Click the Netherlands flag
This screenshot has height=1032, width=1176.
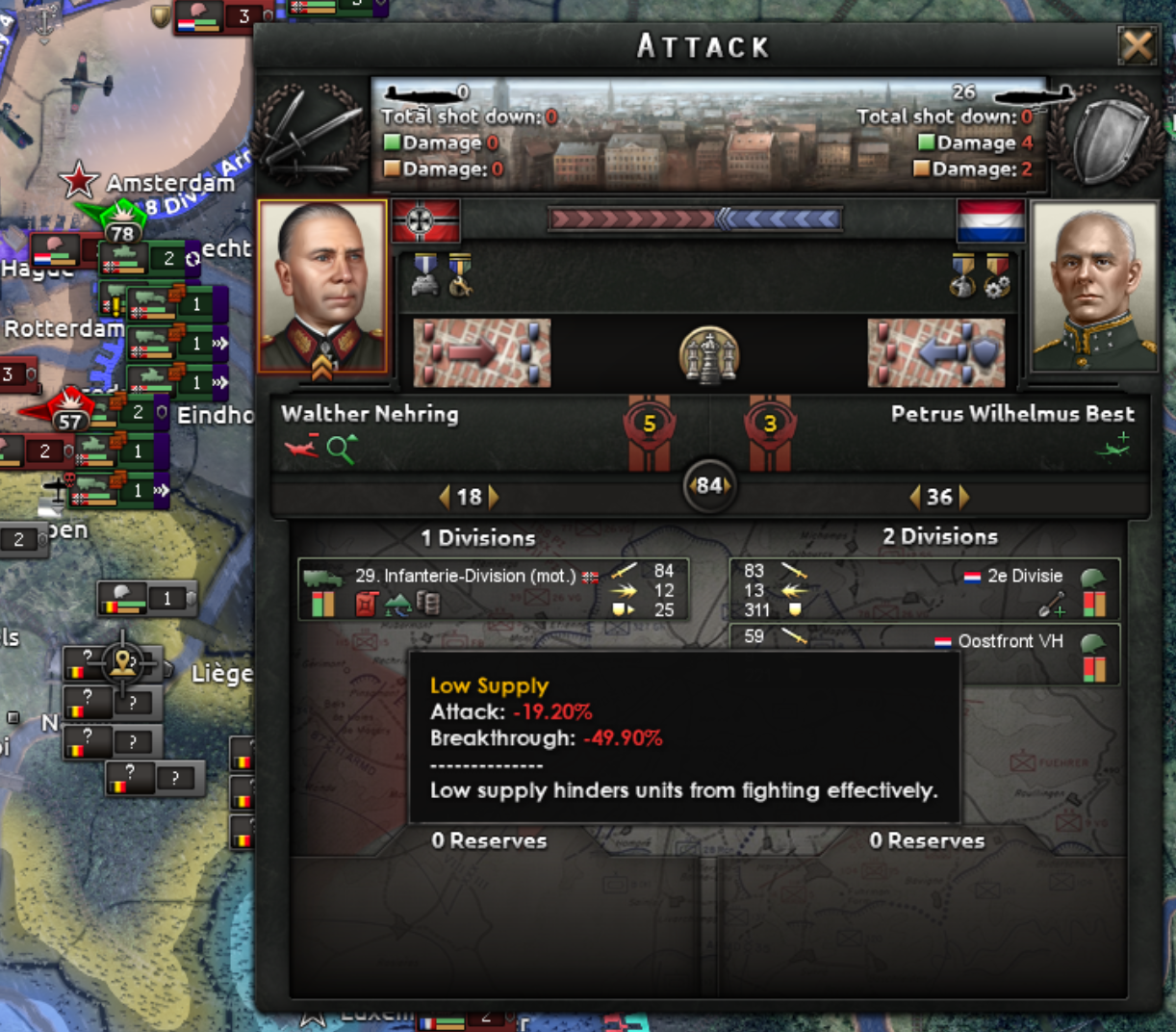point(990,221)
